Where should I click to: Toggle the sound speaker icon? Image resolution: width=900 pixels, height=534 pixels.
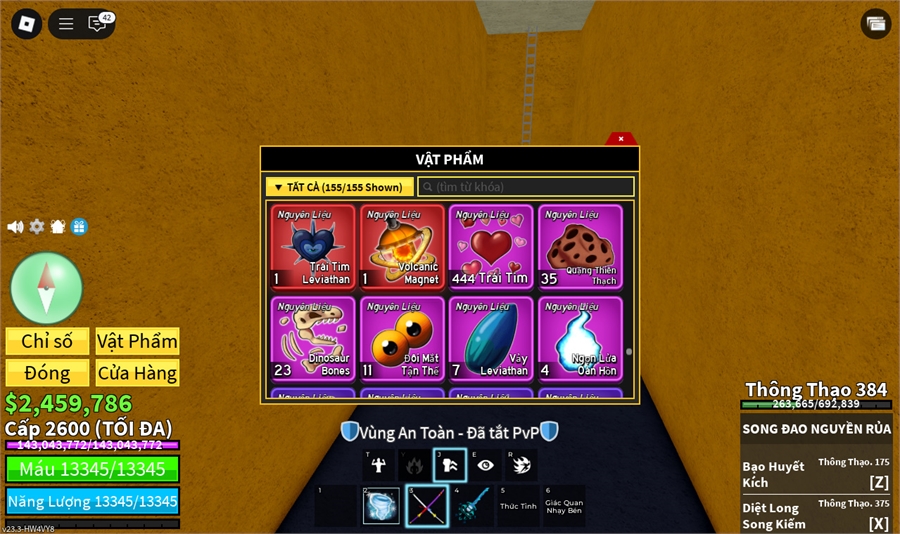15,227
